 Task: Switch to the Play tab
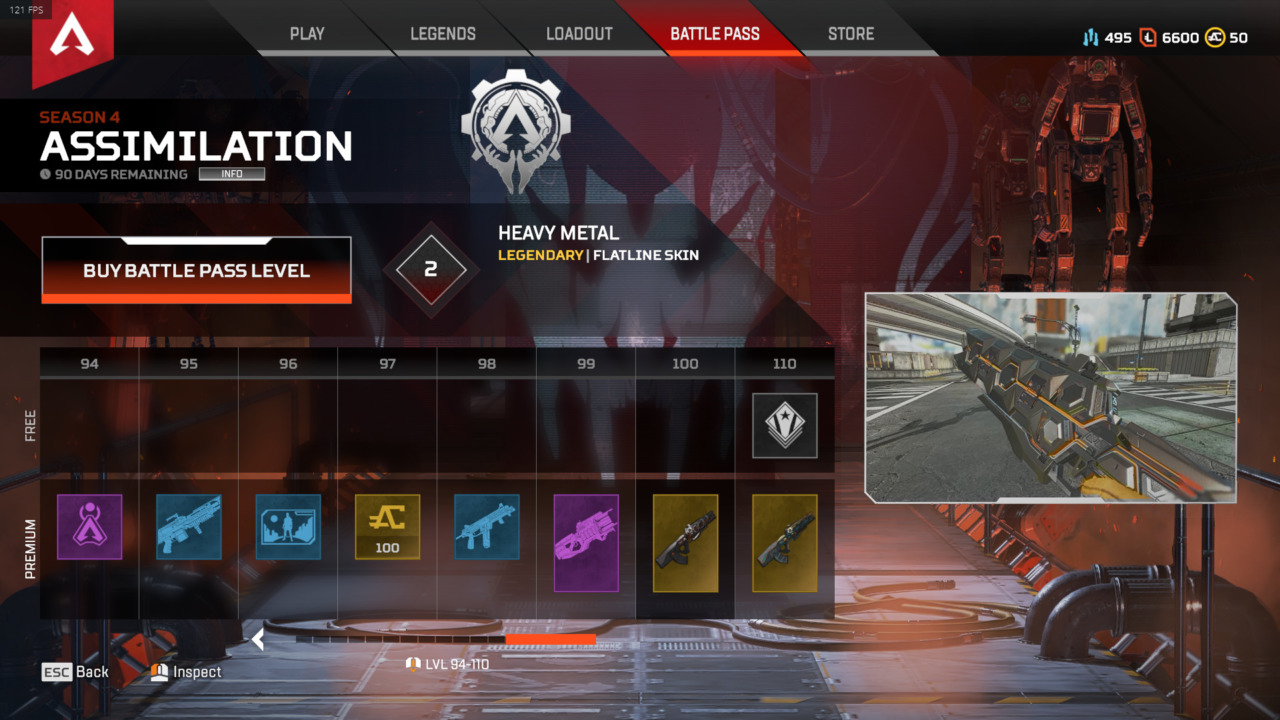click(307, 34)
